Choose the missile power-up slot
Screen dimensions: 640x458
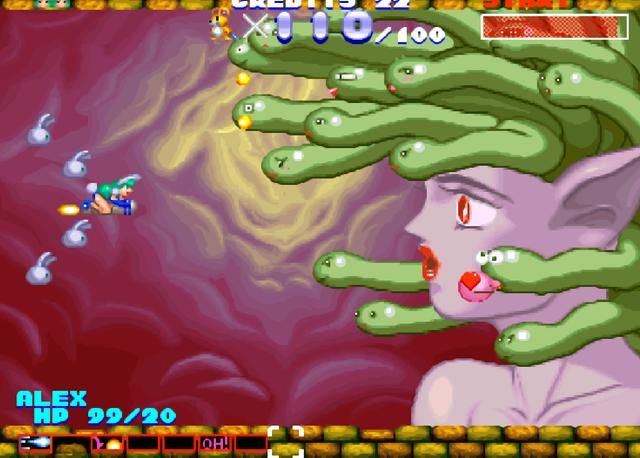pyautogui.click(x=107, y=442)
